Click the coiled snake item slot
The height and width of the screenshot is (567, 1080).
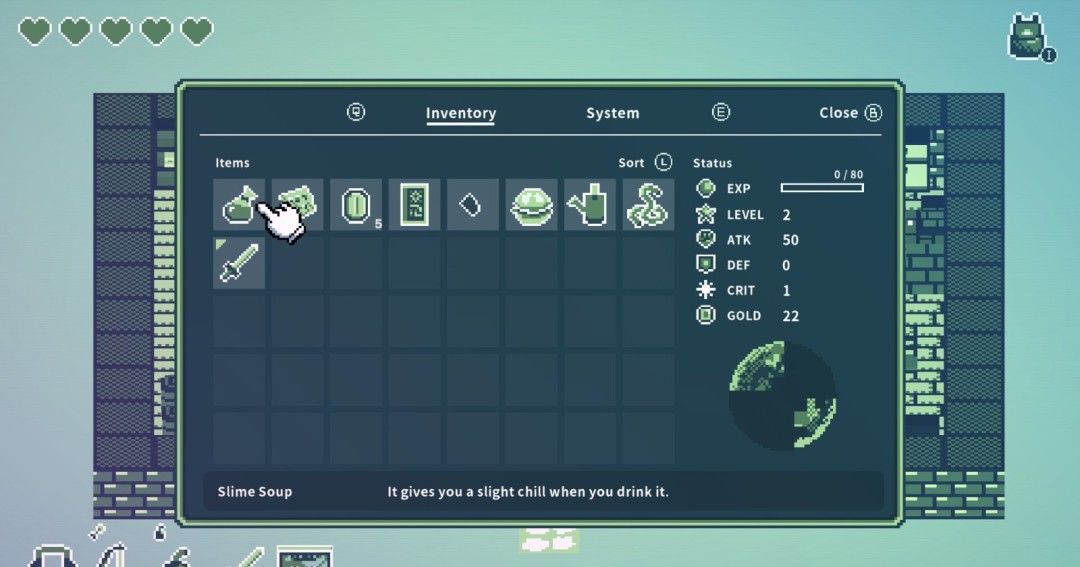648,205
